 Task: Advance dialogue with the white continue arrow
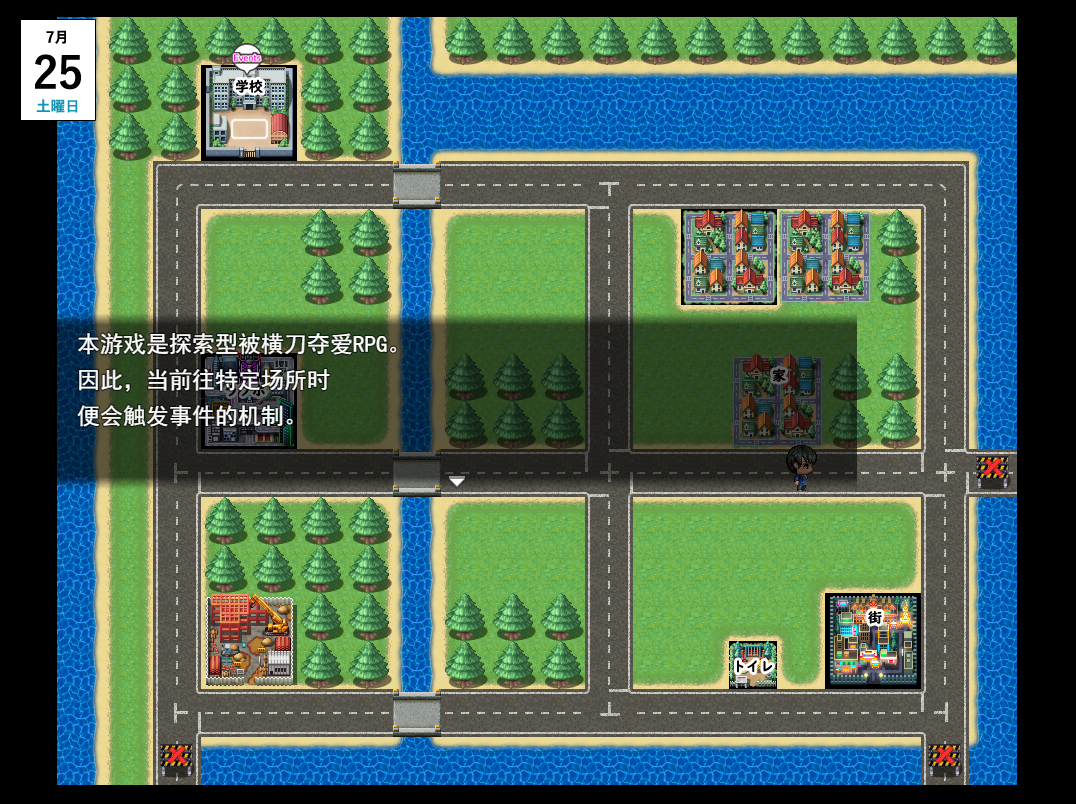click(x=457, y=482)
